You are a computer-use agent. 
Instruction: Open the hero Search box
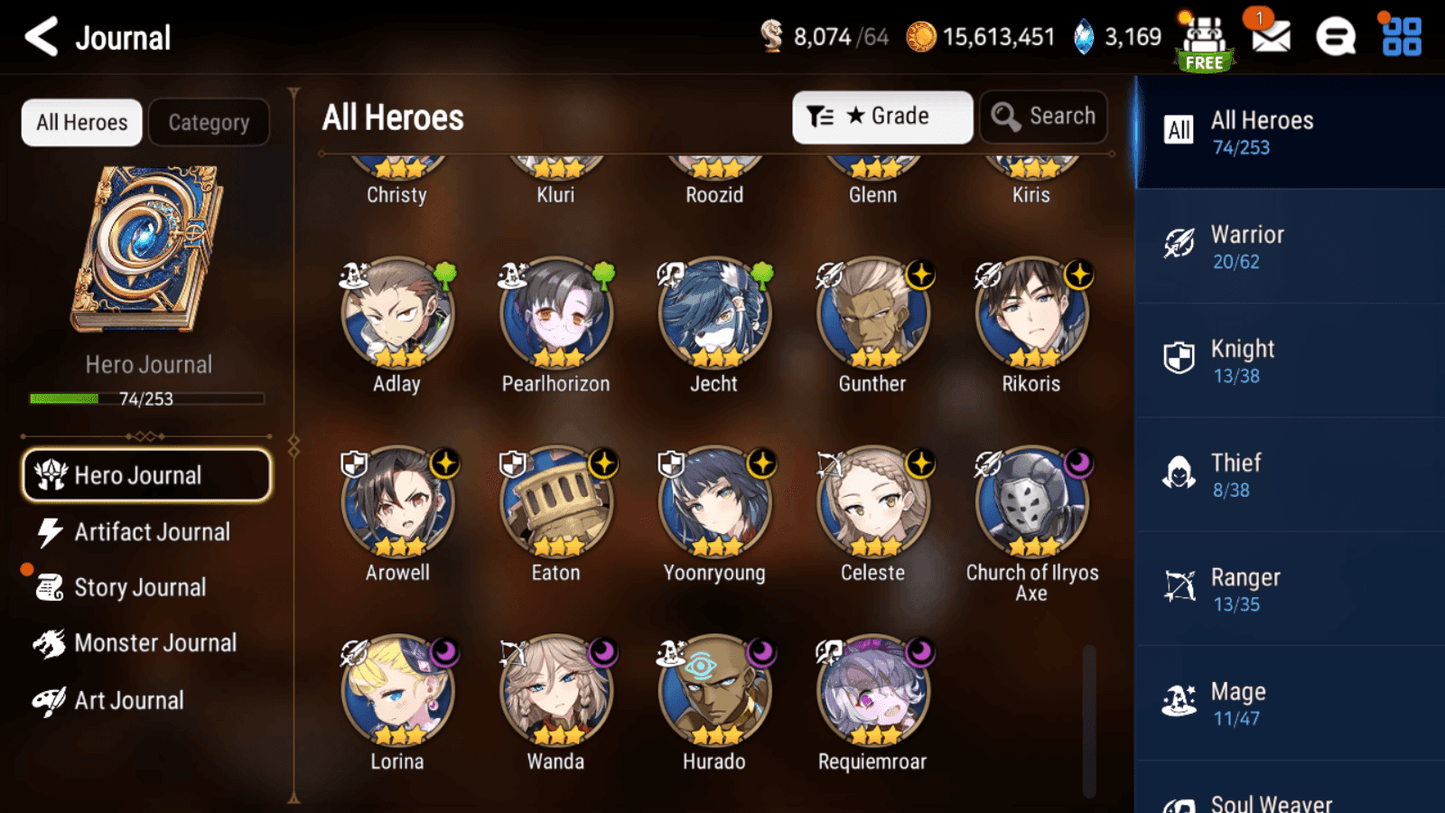click(x=1043, y=117)
